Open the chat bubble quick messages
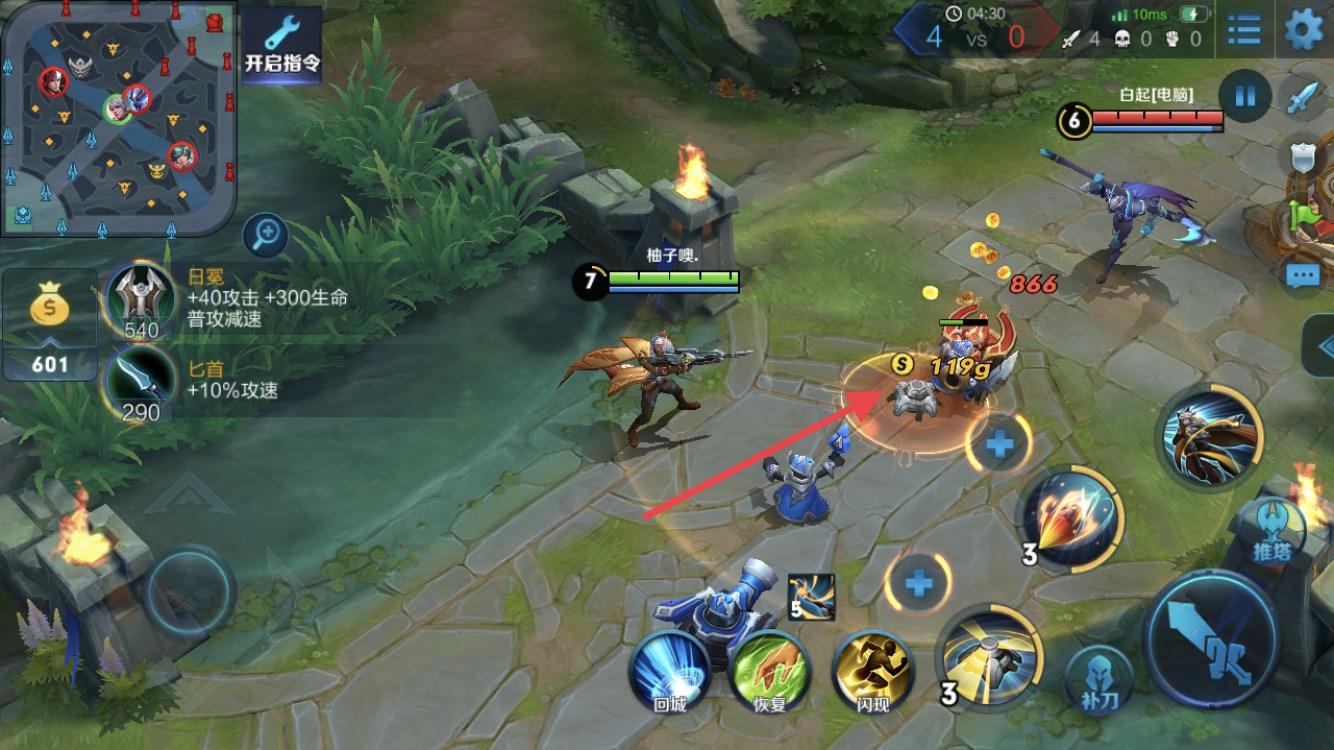The width and height of the screenshot is (1334, 750). (1302, 275)
